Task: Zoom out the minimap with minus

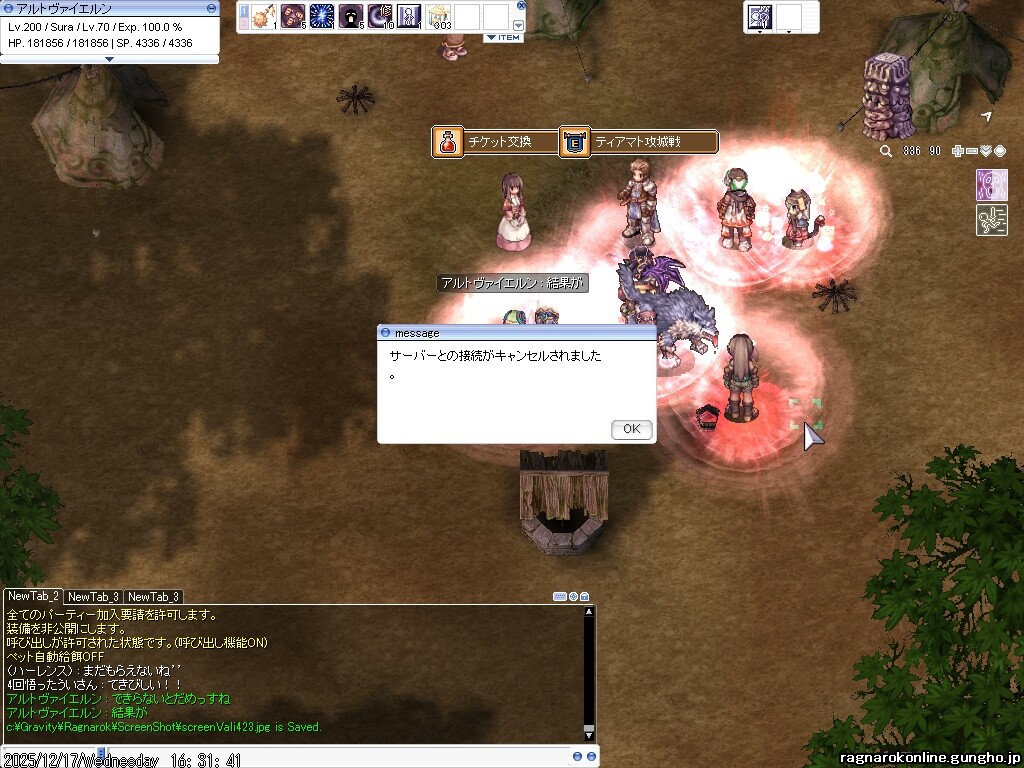Action: click(x=972, y=151)
